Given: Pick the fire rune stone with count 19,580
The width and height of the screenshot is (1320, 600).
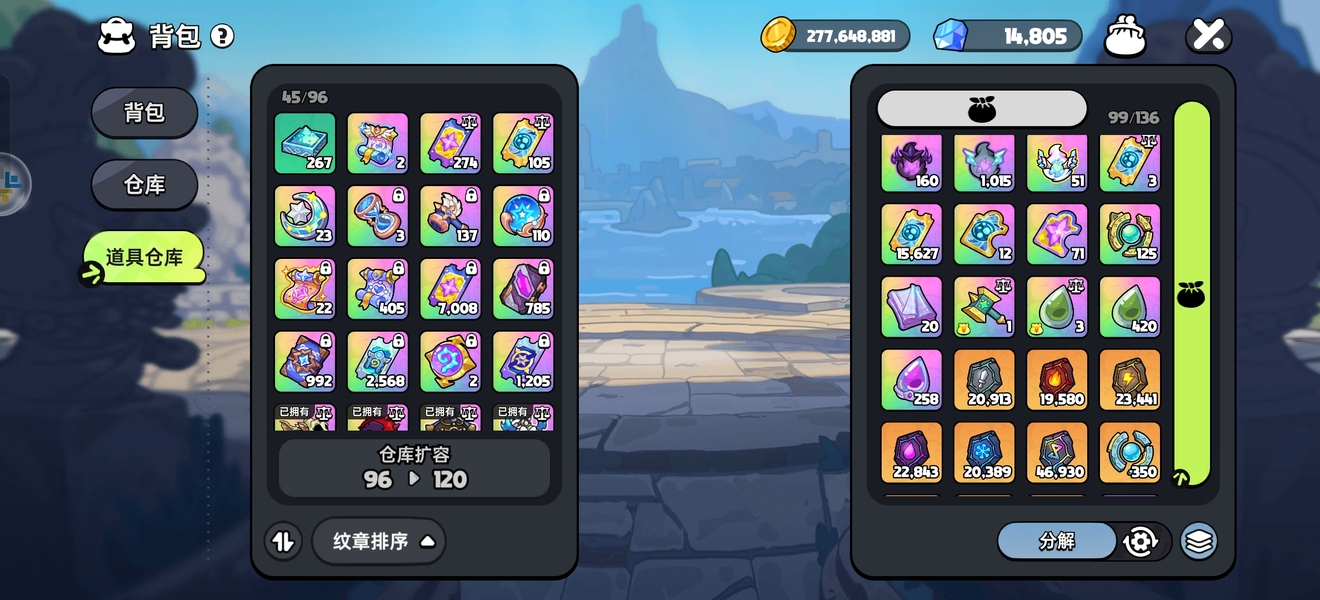Looking at the screenshot, I should (1057, 380).
